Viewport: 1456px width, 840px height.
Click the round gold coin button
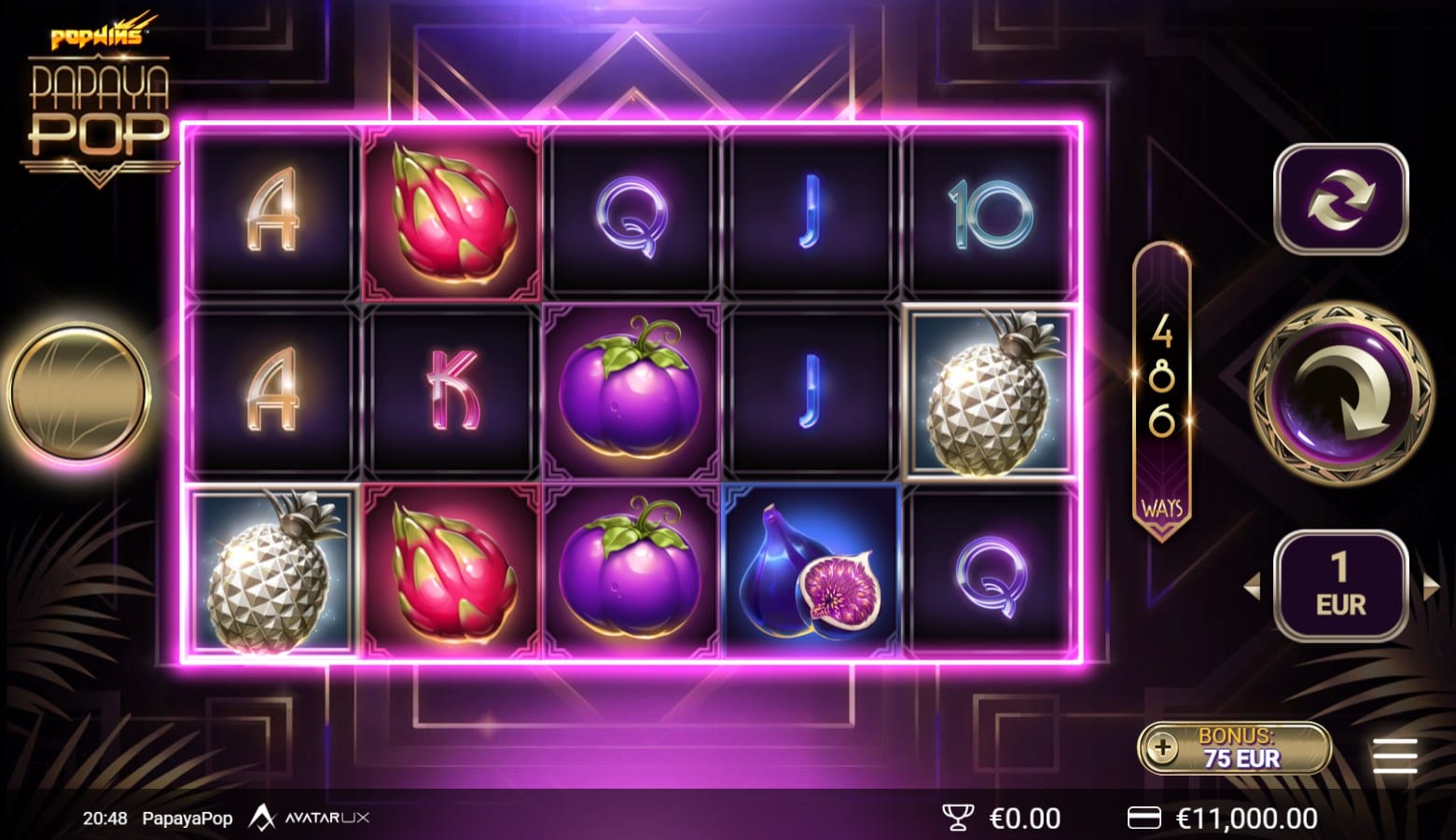[78, 392]
